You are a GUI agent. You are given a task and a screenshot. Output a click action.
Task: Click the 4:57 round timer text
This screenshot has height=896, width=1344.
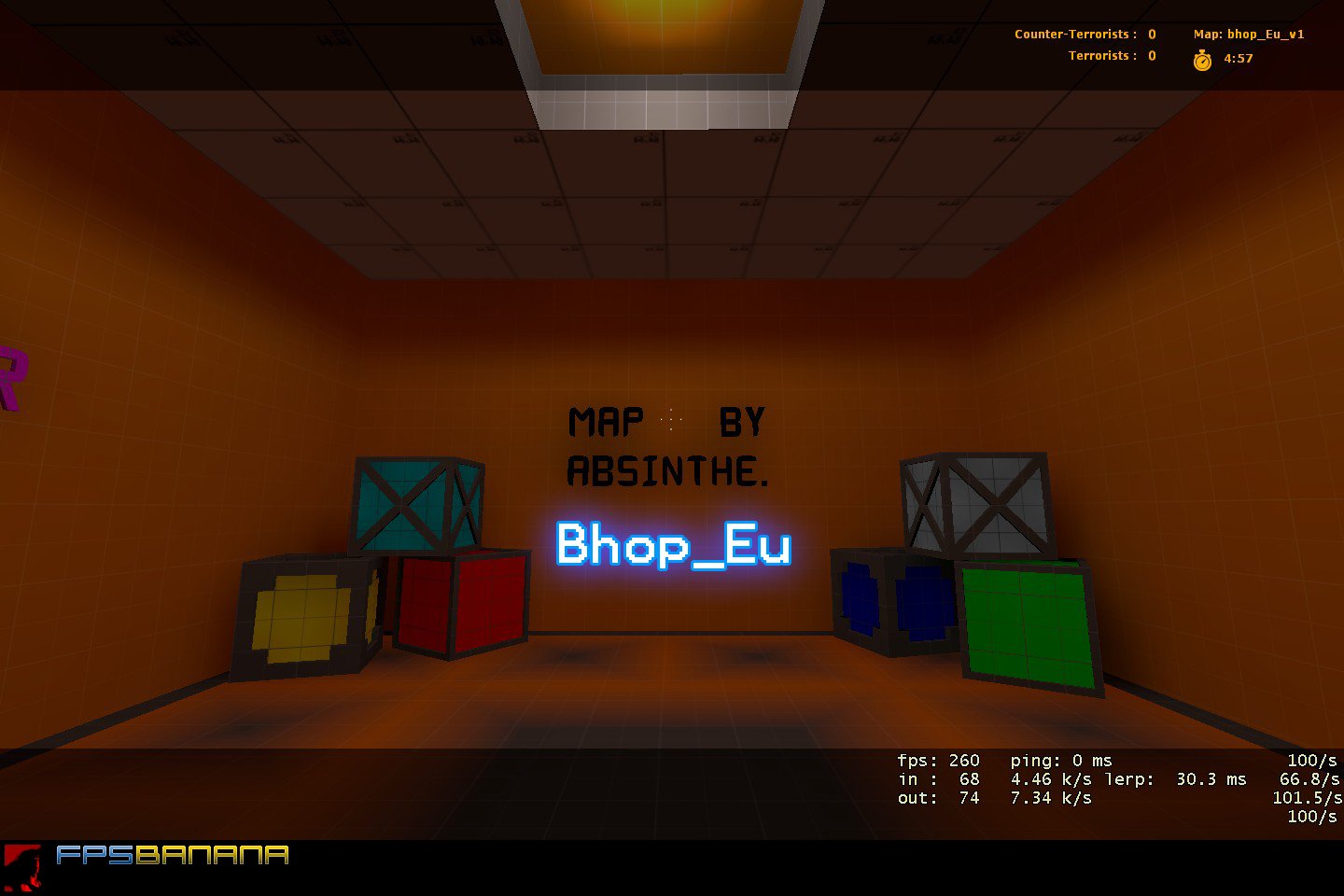click(1236, 59)
